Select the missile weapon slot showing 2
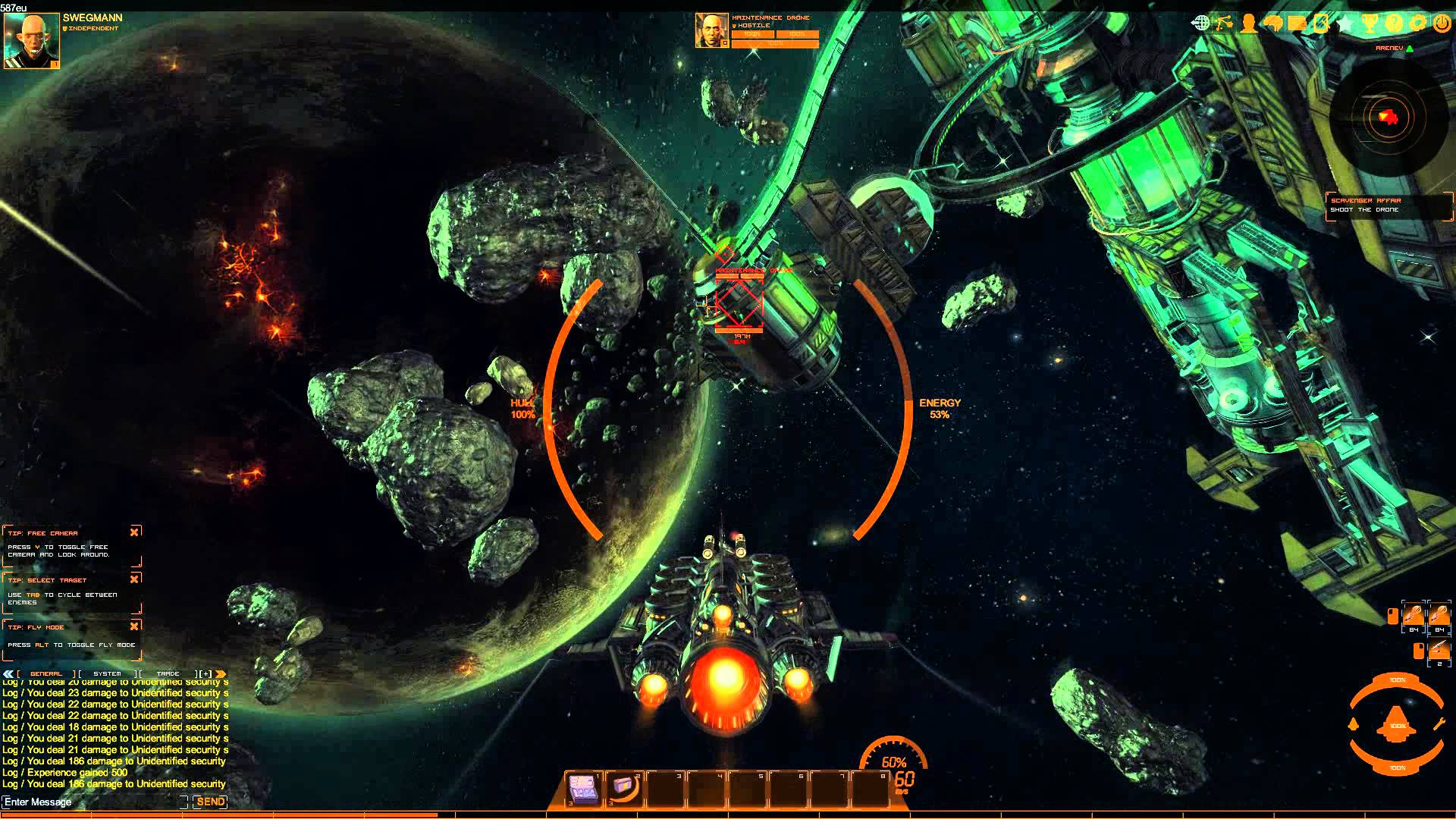 (1439, 650)
